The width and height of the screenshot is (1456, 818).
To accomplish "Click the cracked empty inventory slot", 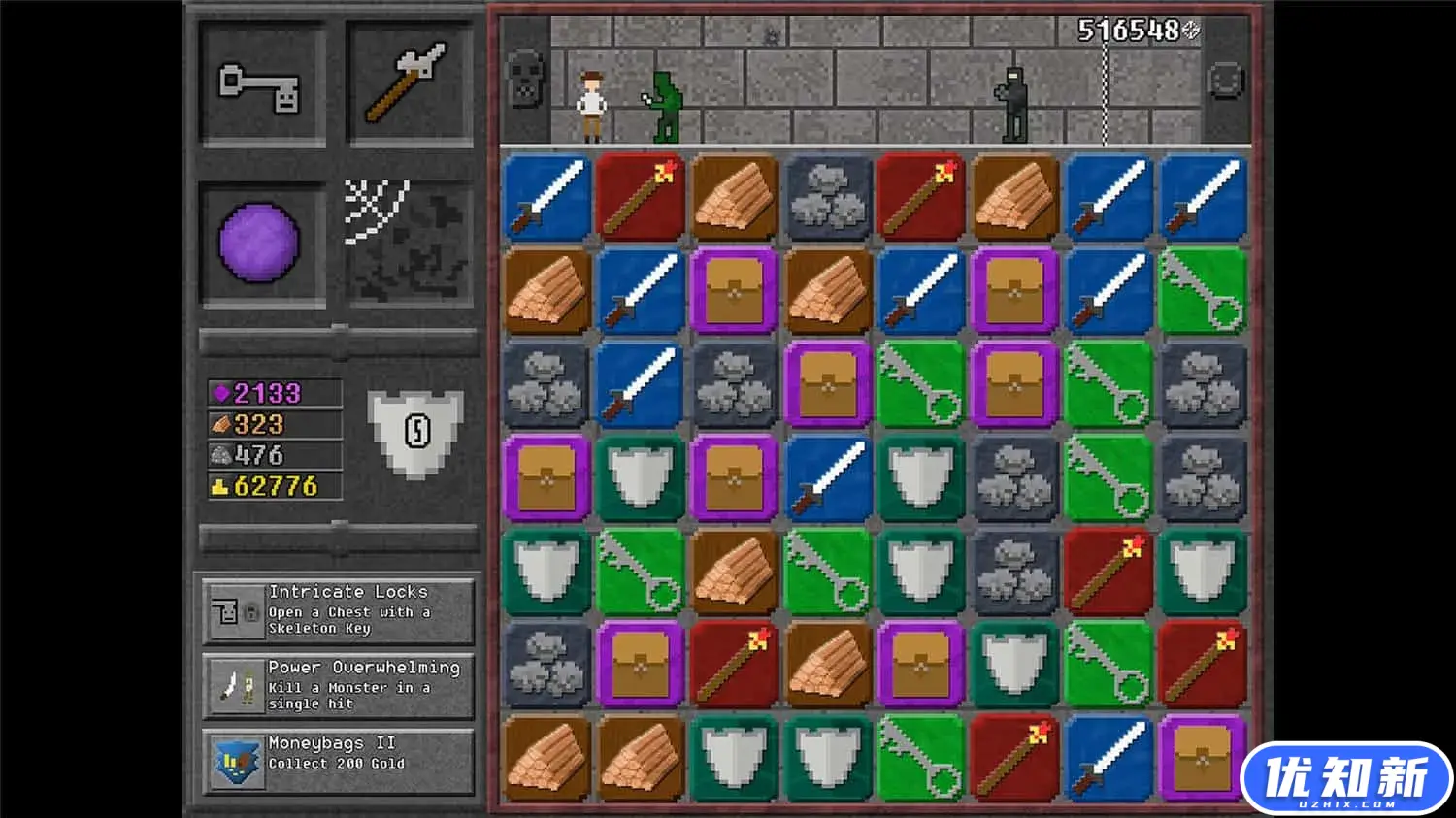I will click(408, 243).
